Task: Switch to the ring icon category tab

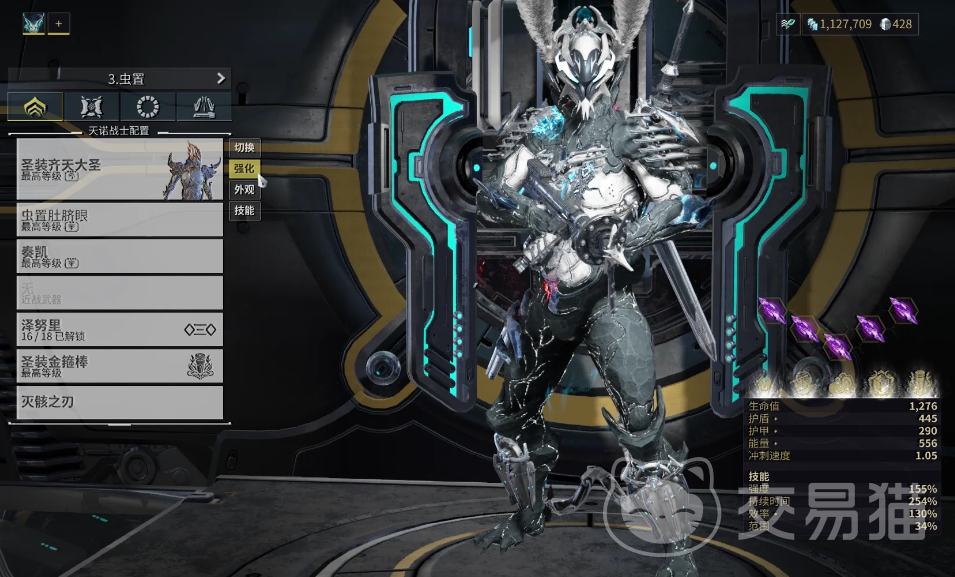Action: (148, 107)
